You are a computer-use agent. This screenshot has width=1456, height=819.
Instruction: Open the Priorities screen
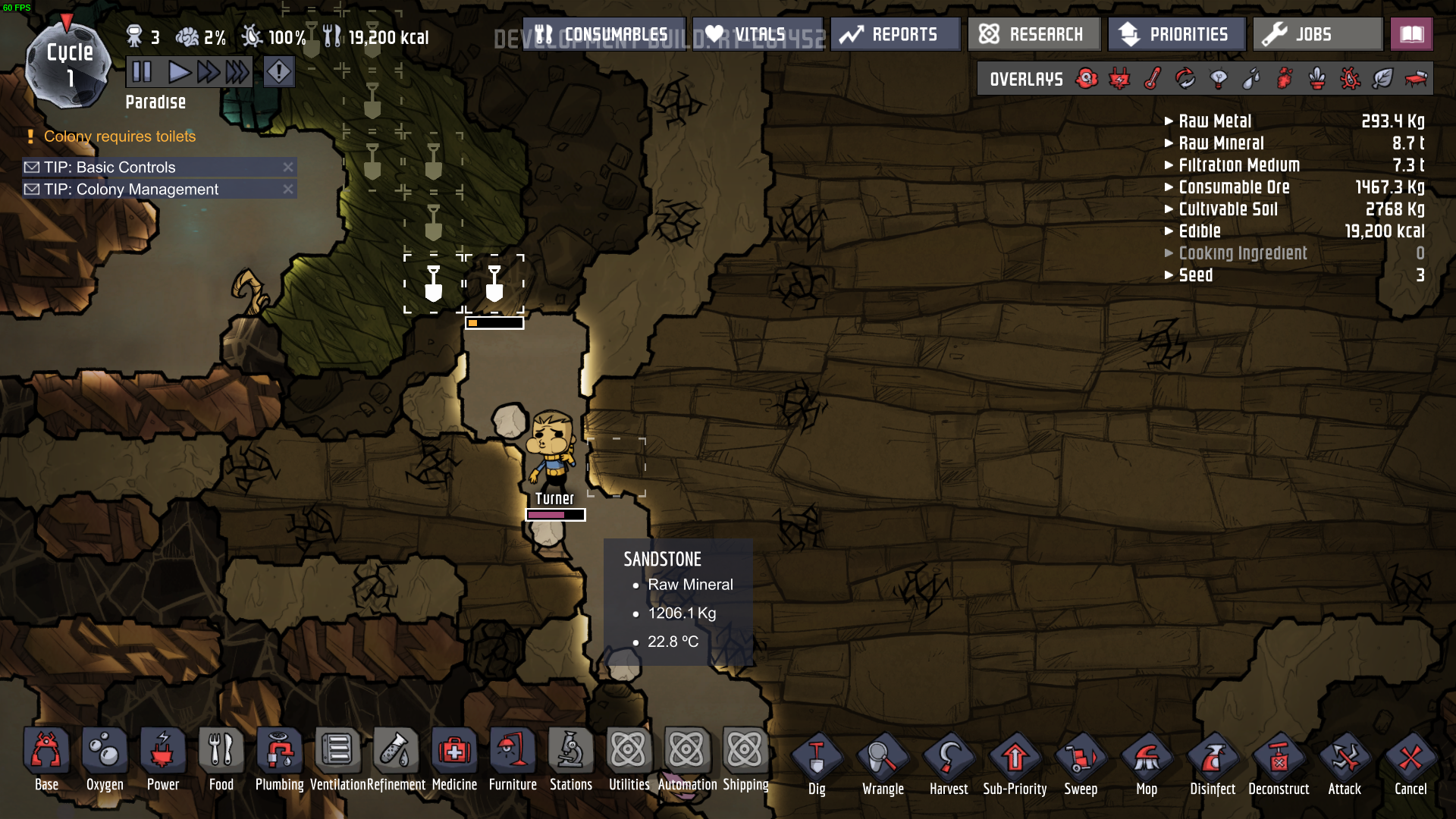(1176, 34)
